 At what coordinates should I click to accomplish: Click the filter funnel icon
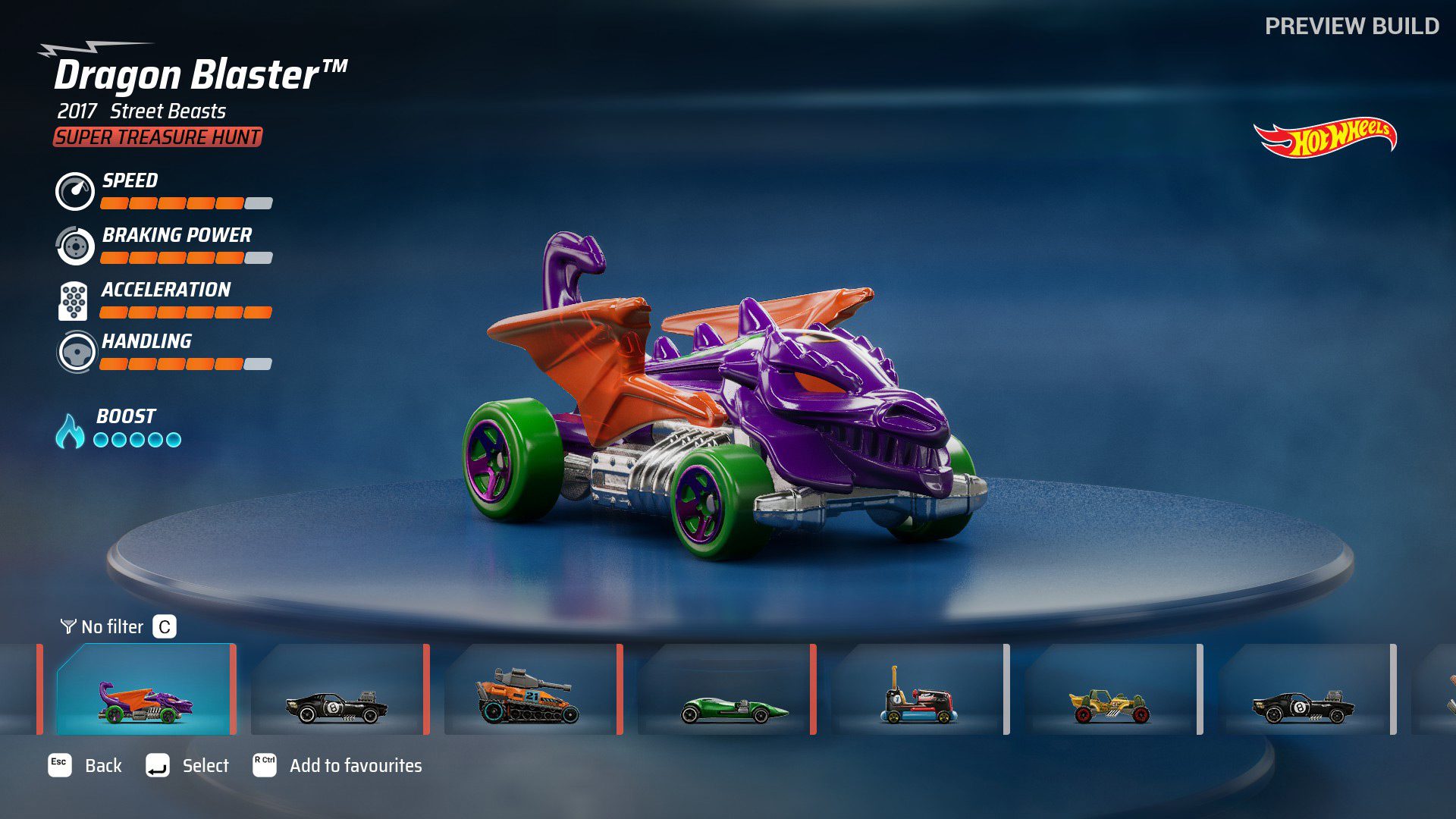coord(67,626)
